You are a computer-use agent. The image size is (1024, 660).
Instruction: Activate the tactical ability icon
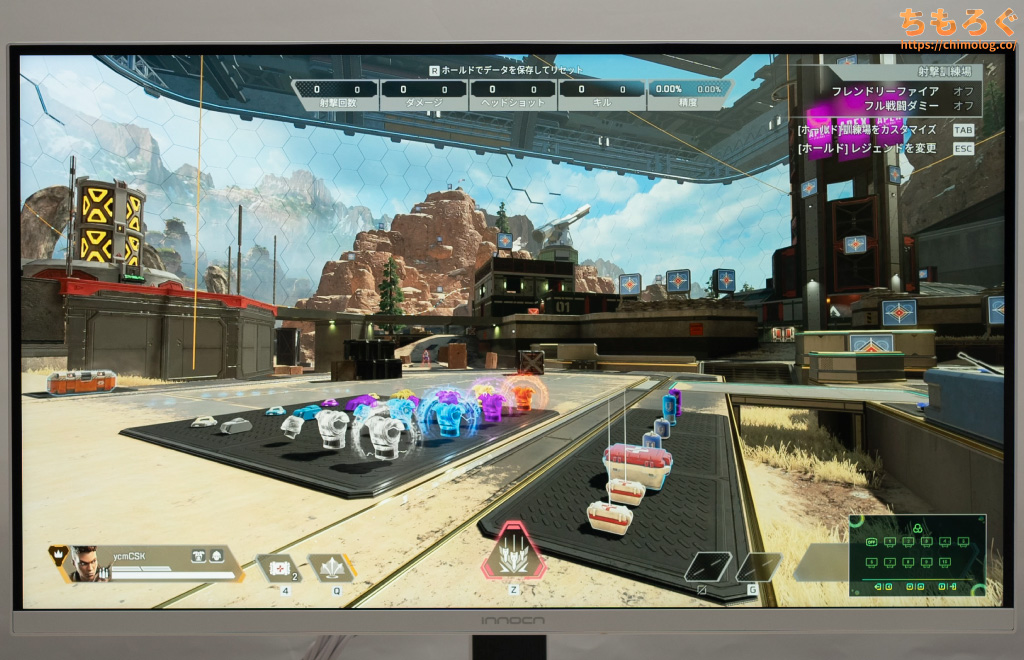tap(331, 567)
